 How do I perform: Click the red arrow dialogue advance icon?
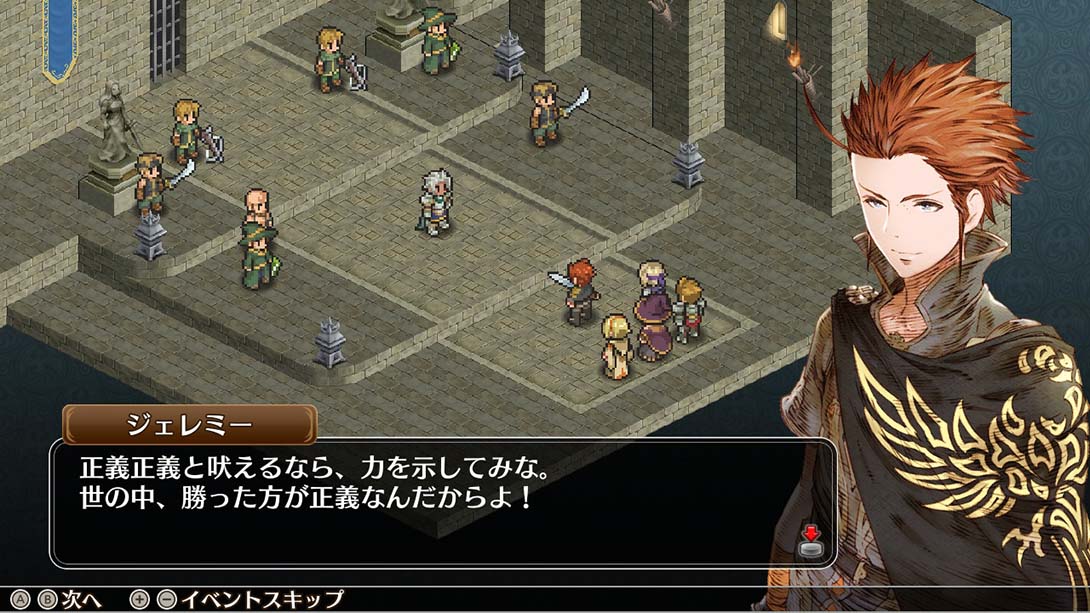coord(811,540)
